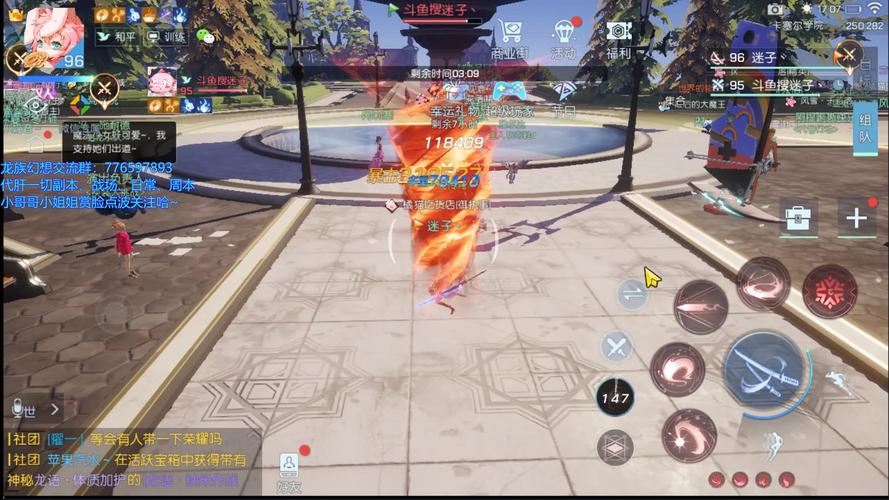The width and height of the screenshot is (889, 500).
Task: Open the 商业街 shopping cart menu
Action: tap(510, 37)
